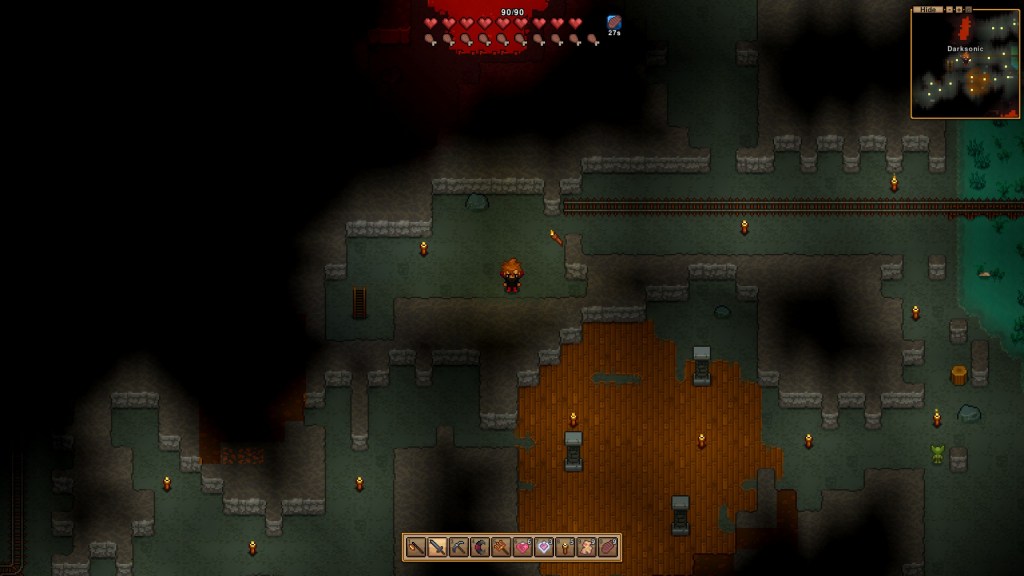This screenshot has width=1024, height=576.
Task: Choose the torch stack hotbar slot
Action: [565, 547]
